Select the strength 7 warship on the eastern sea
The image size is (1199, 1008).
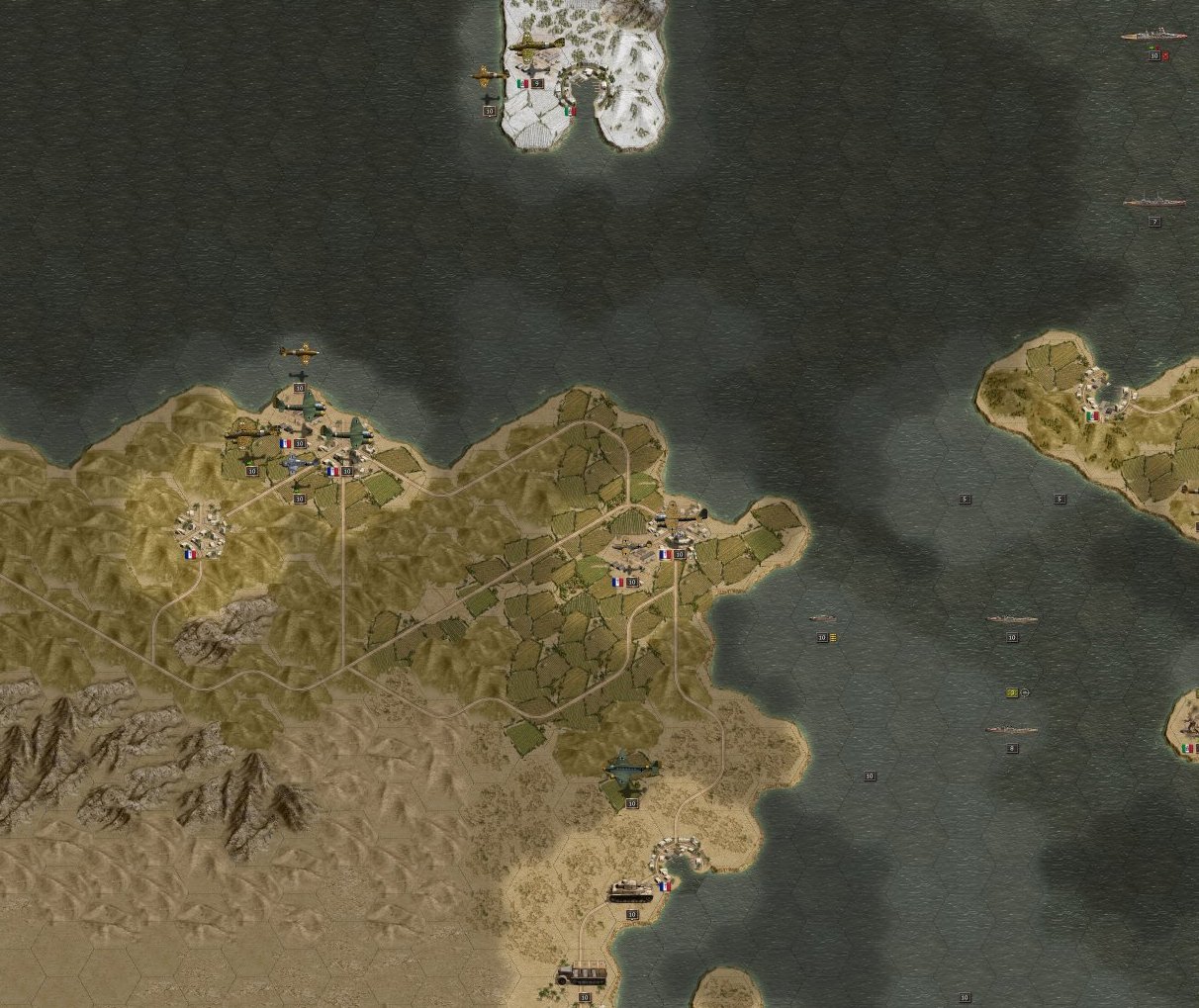point(1153,202)
